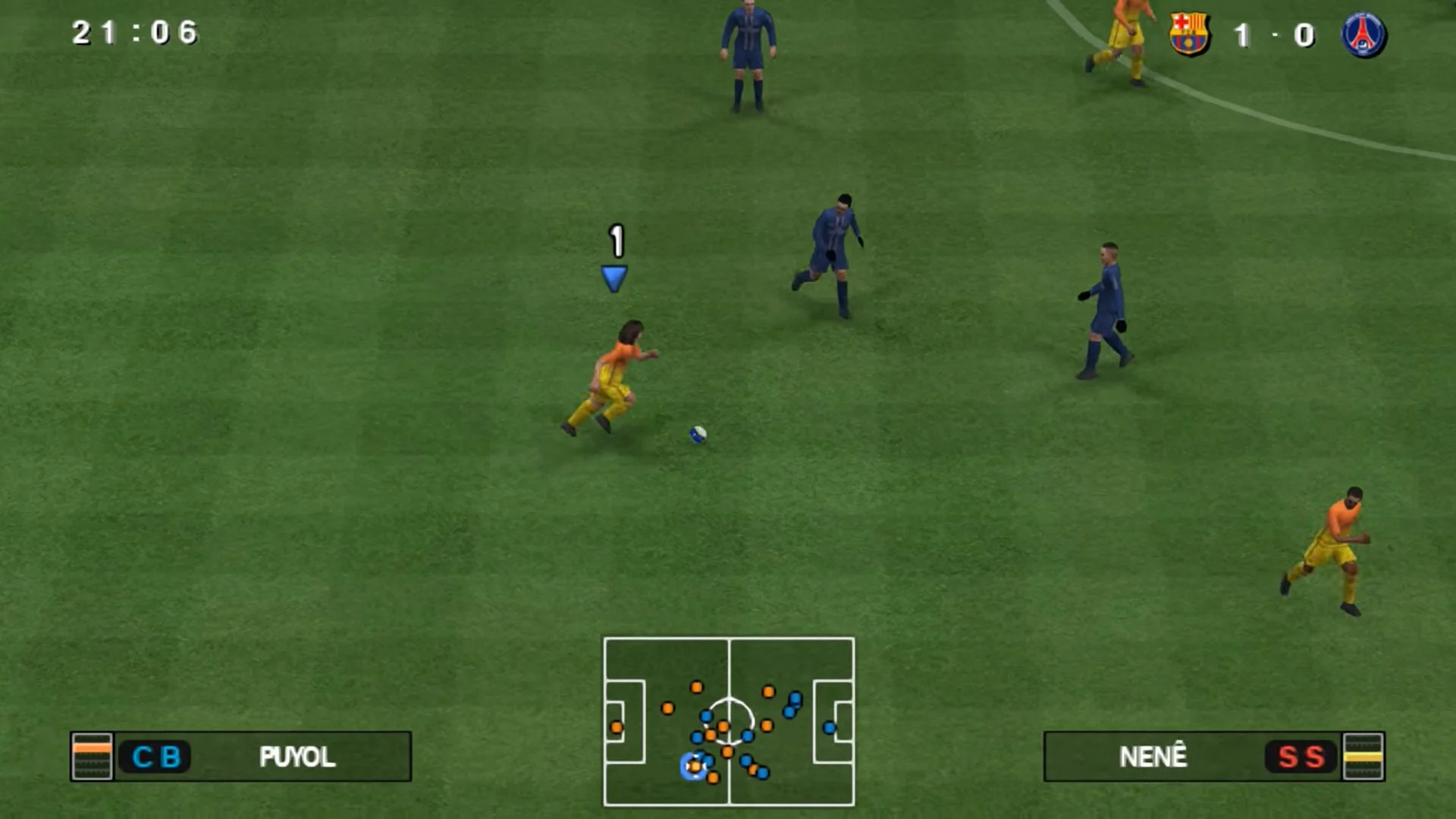The height and width of the screenshot is (819, 1456).
Task: Click the stamina gauge beside NENÊ
Action: 1365,756
